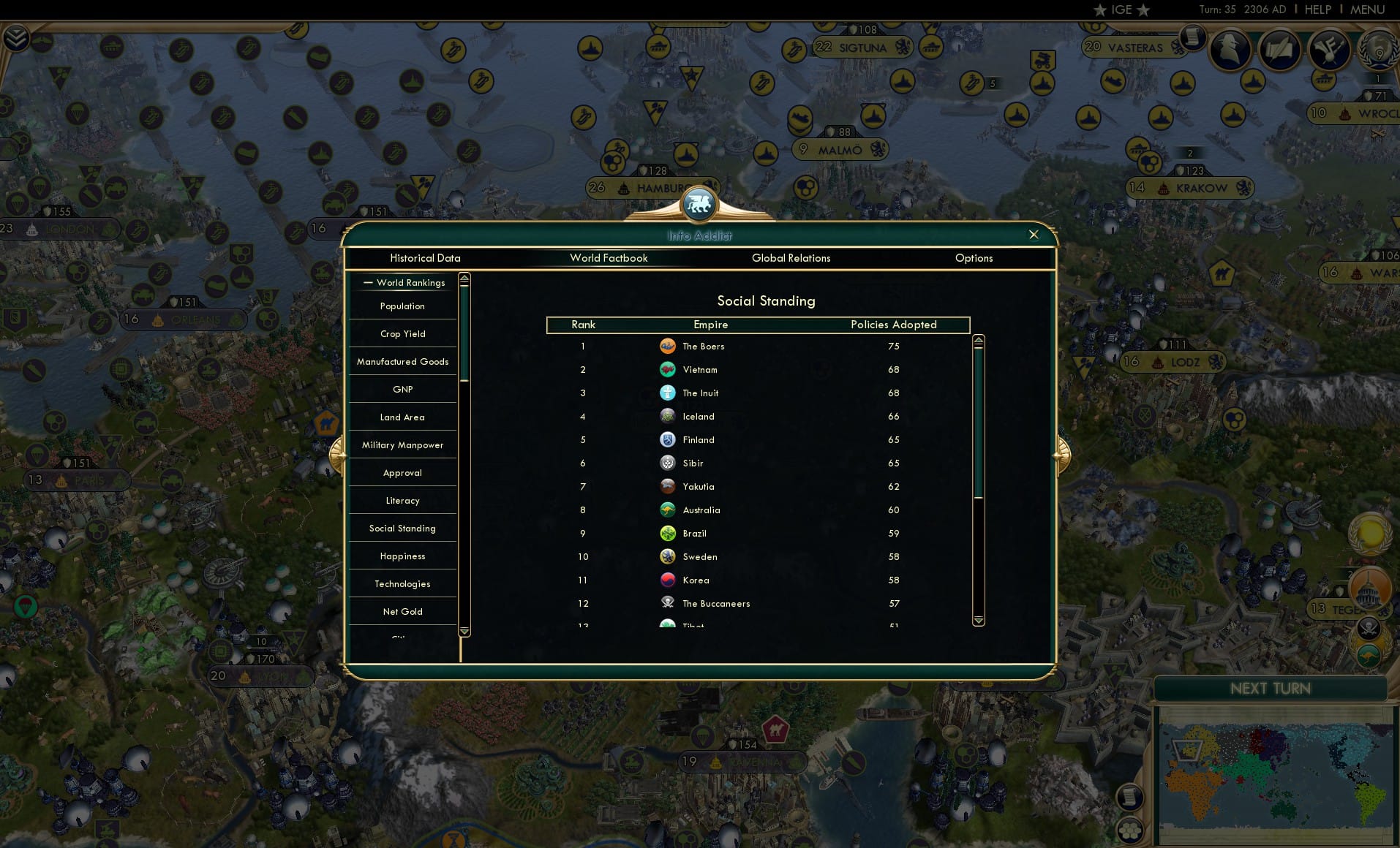Open the Global Relations tab
This screenshot has height=848, width=1400.
point(791,258)
